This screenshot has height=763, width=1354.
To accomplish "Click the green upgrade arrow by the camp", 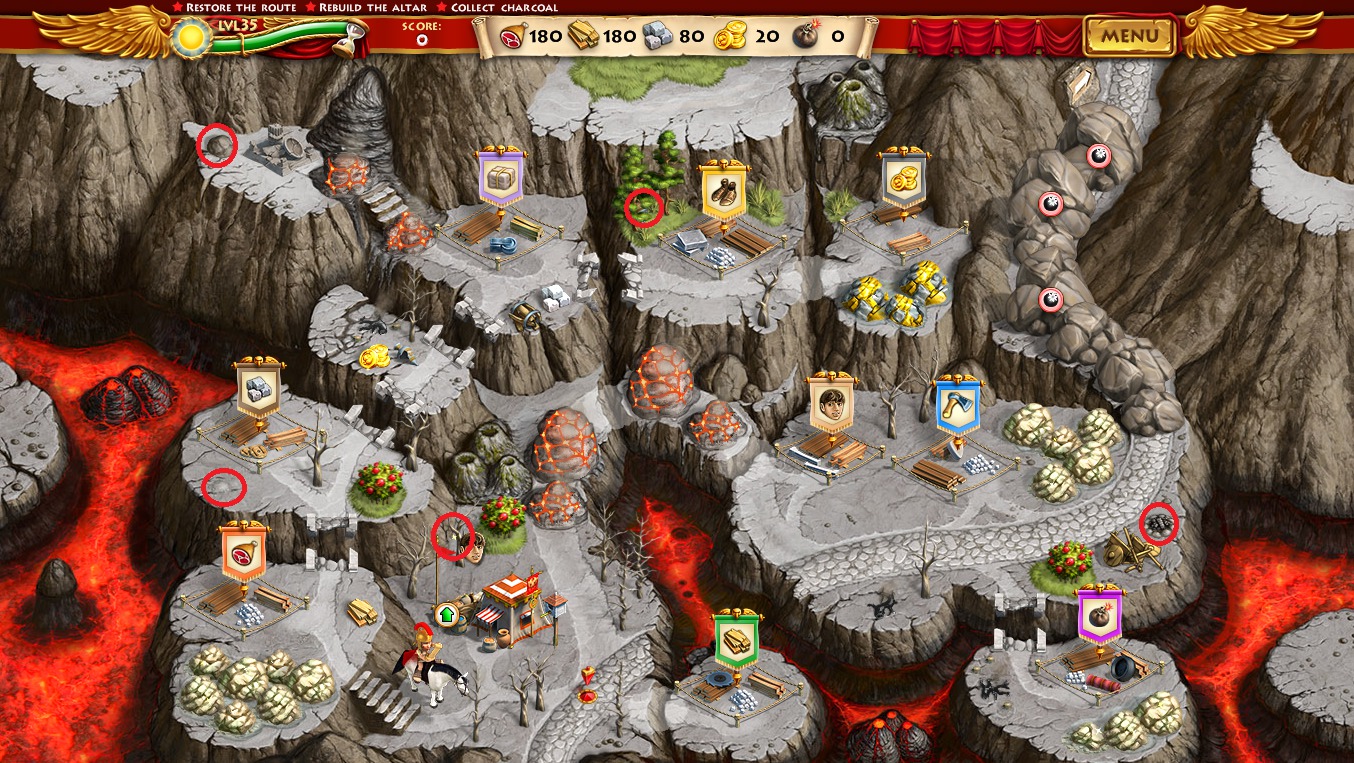I will 446,613.
